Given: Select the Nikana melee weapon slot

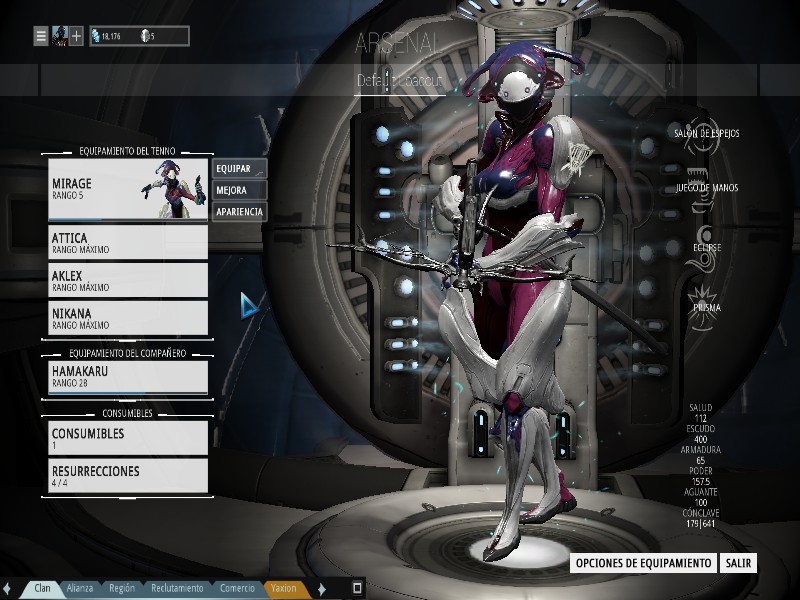Looking at the screenshot, I should pos(128,317).
